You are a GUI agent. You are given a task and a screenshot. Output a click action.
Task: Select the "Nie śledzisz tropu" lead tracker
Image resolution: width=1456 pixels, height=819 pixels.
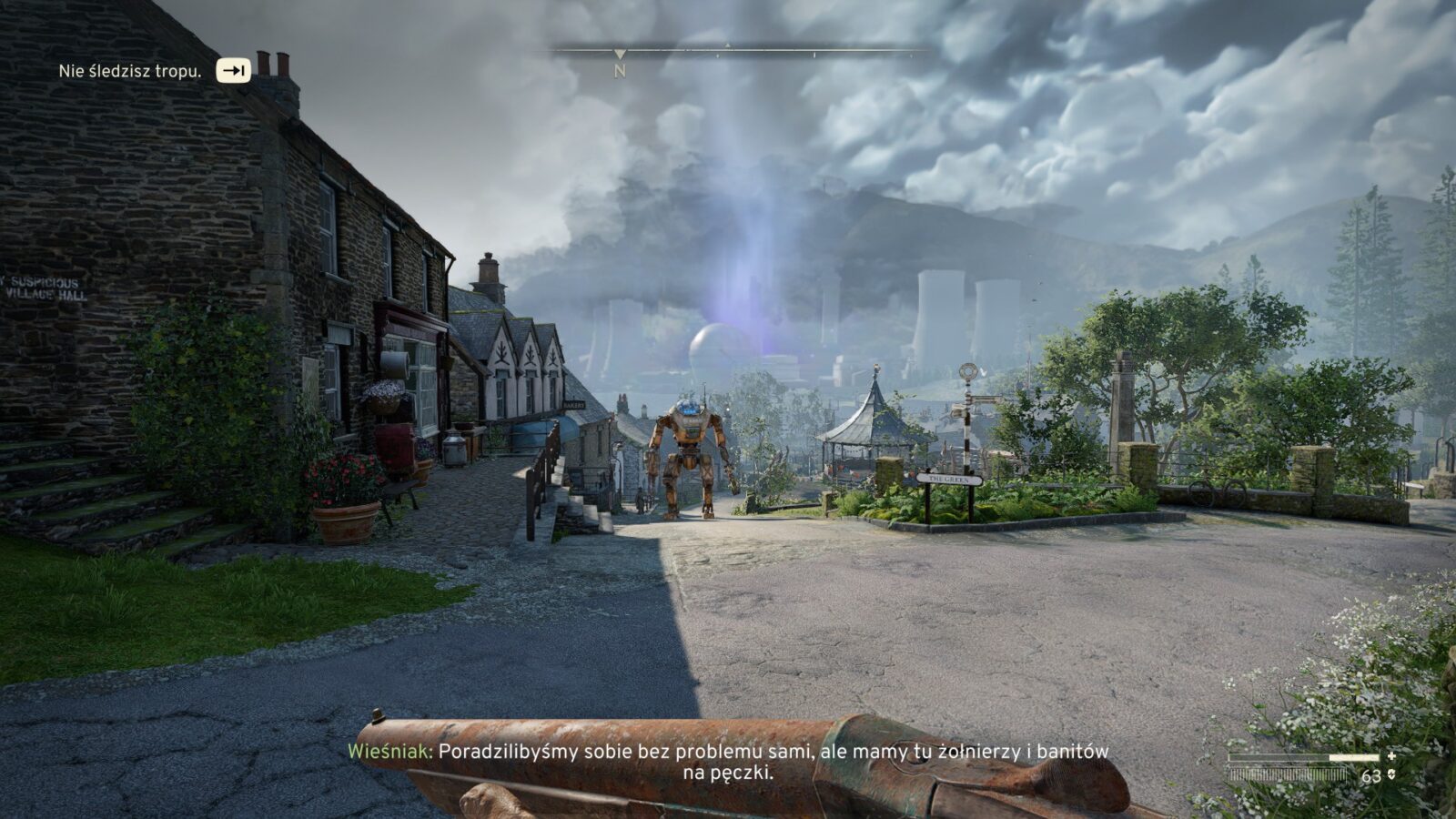click(x=130, y=71)
